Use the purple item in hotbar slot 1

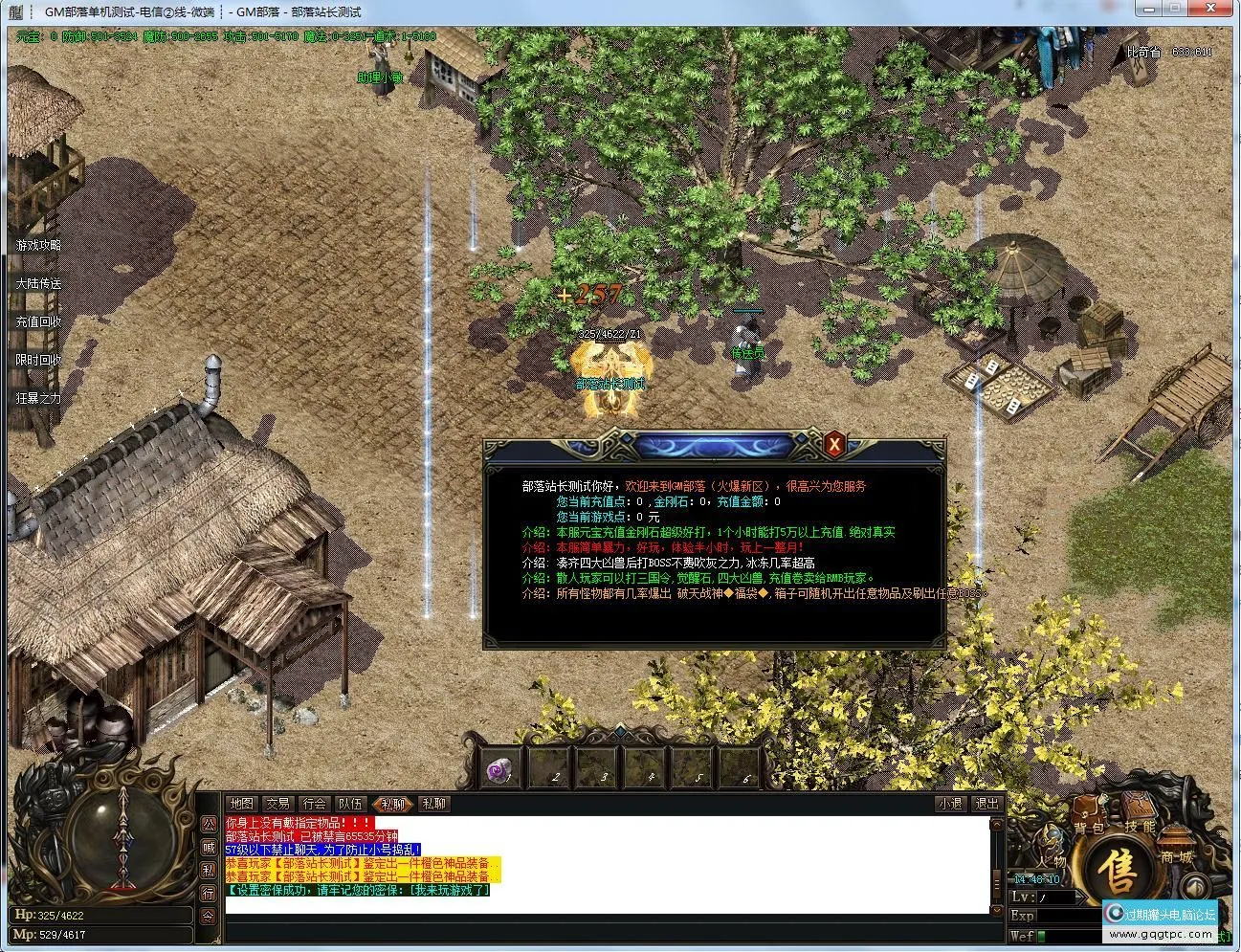click(x=499, y=770)
